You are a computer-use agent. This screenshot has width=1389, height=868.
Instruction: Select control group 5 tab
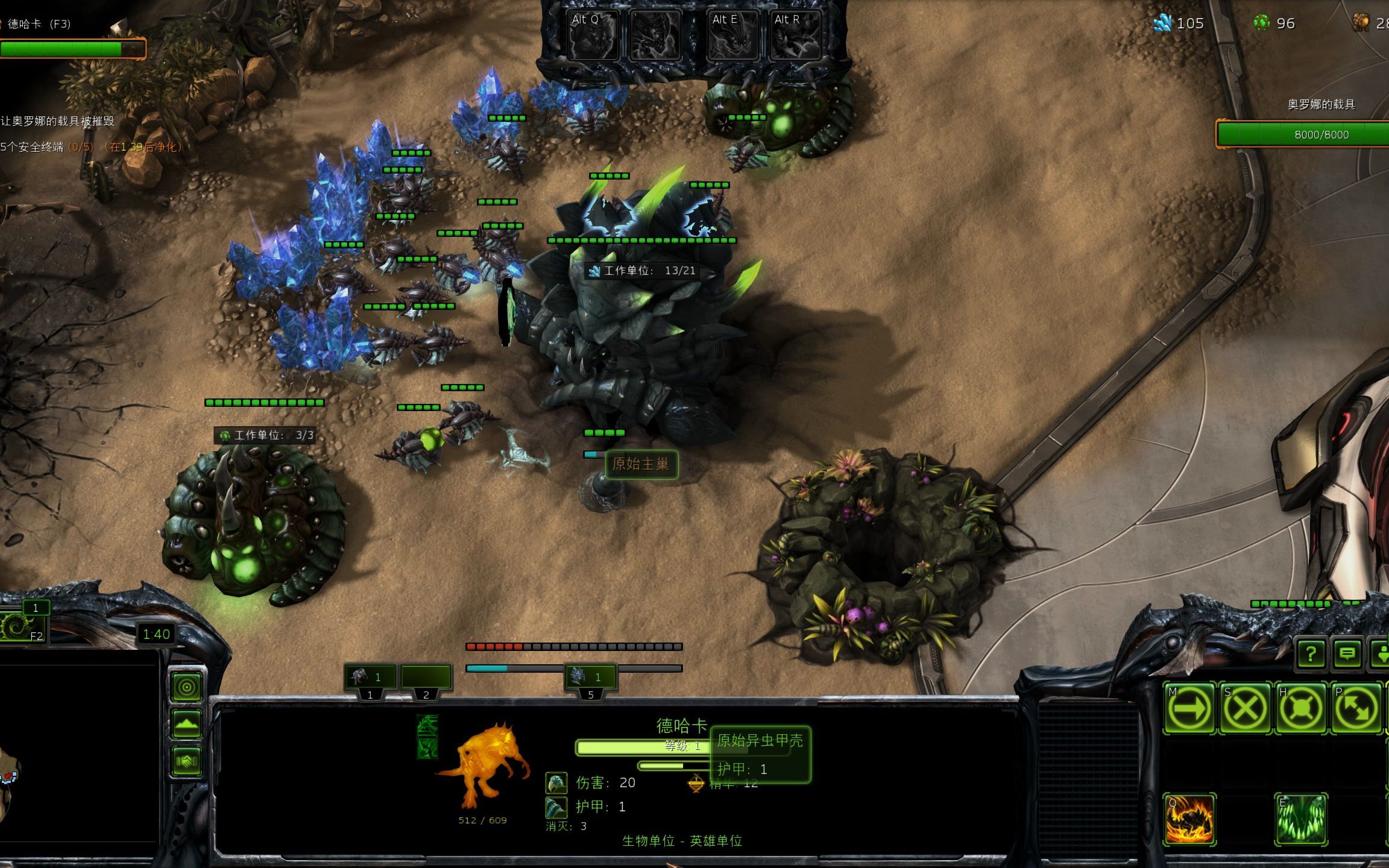click(591, 678)
